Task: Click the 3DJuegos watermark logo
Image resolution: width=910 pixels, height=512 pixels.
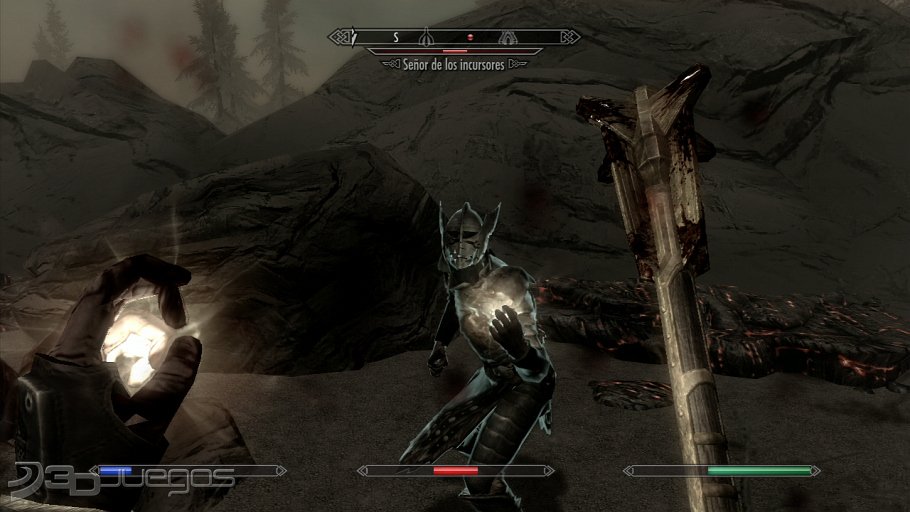Action: [x=120, y=480]
